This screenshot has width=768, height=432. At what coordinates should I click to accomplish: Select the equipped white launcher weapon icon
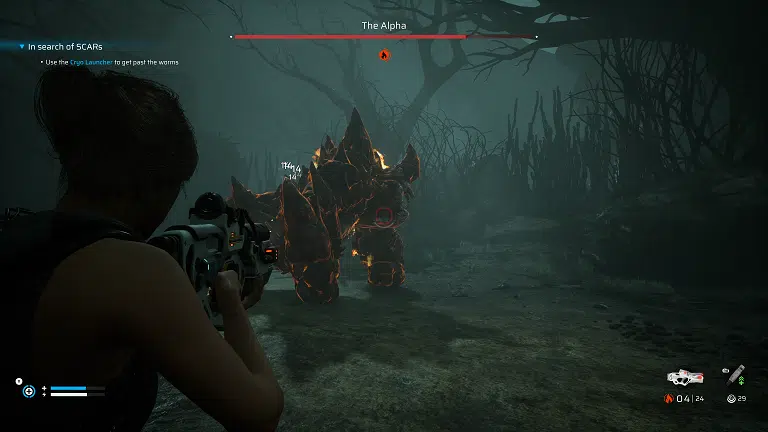686,377
